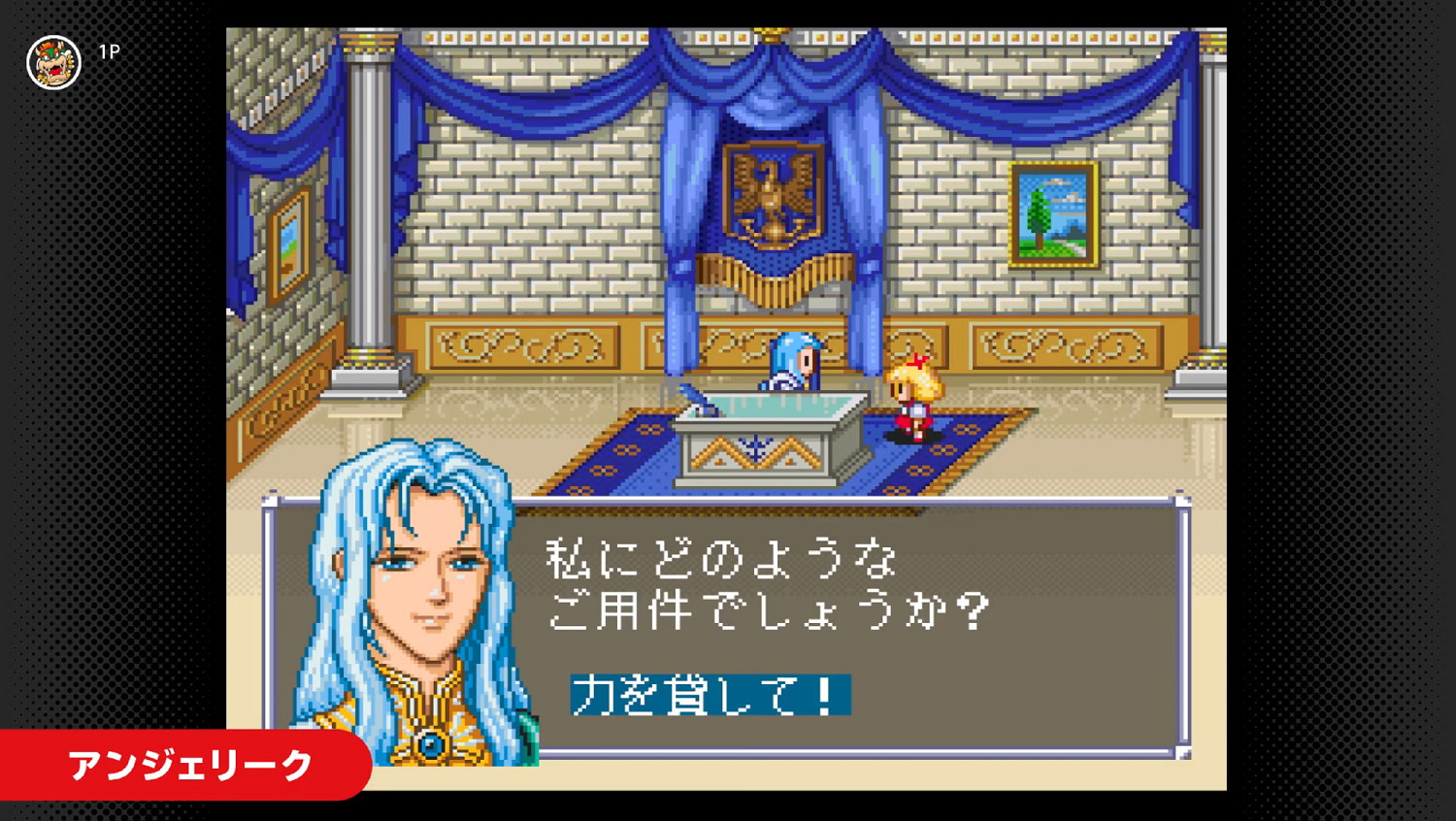Image resolution: width=1456 pixels, height=821 pixels.
Task: Select the red bow in Angelique's hair
Action: 916,361
